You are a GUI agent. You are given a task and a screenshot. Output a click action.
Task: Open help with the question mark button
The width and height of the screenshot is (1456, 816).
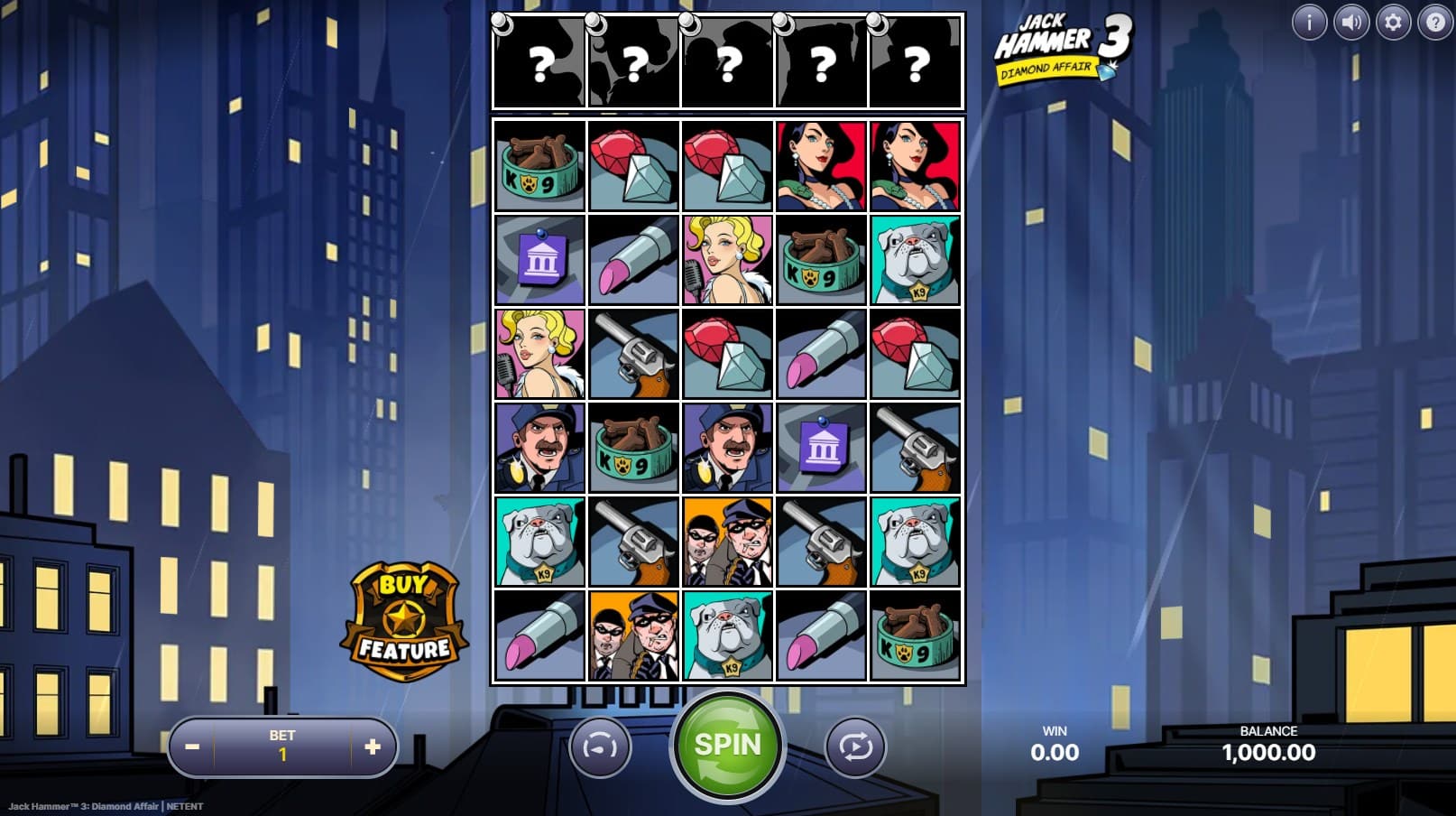click(1434, 22)
